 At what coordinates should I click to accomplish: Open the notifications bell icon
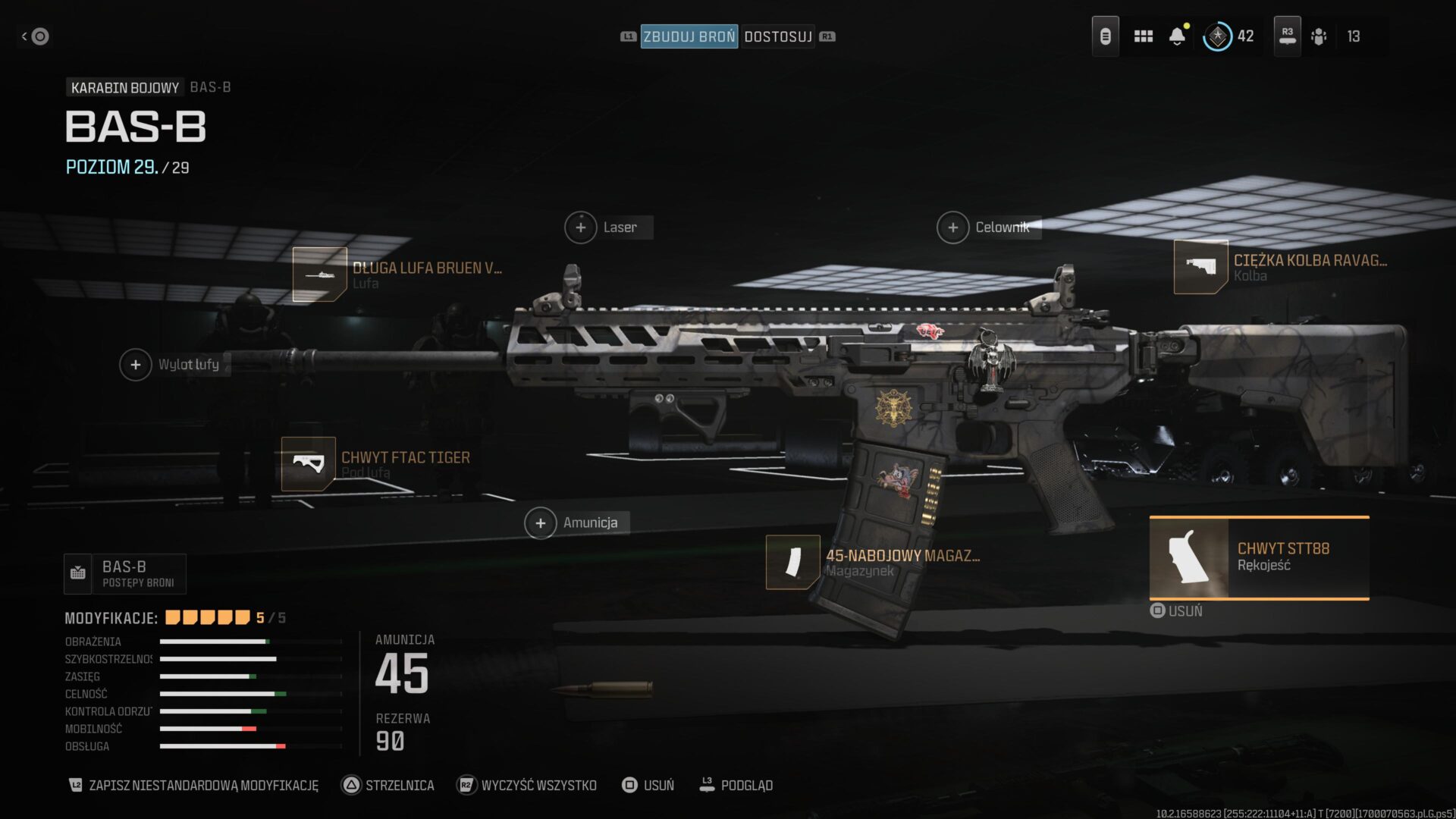pos(1178,36)
